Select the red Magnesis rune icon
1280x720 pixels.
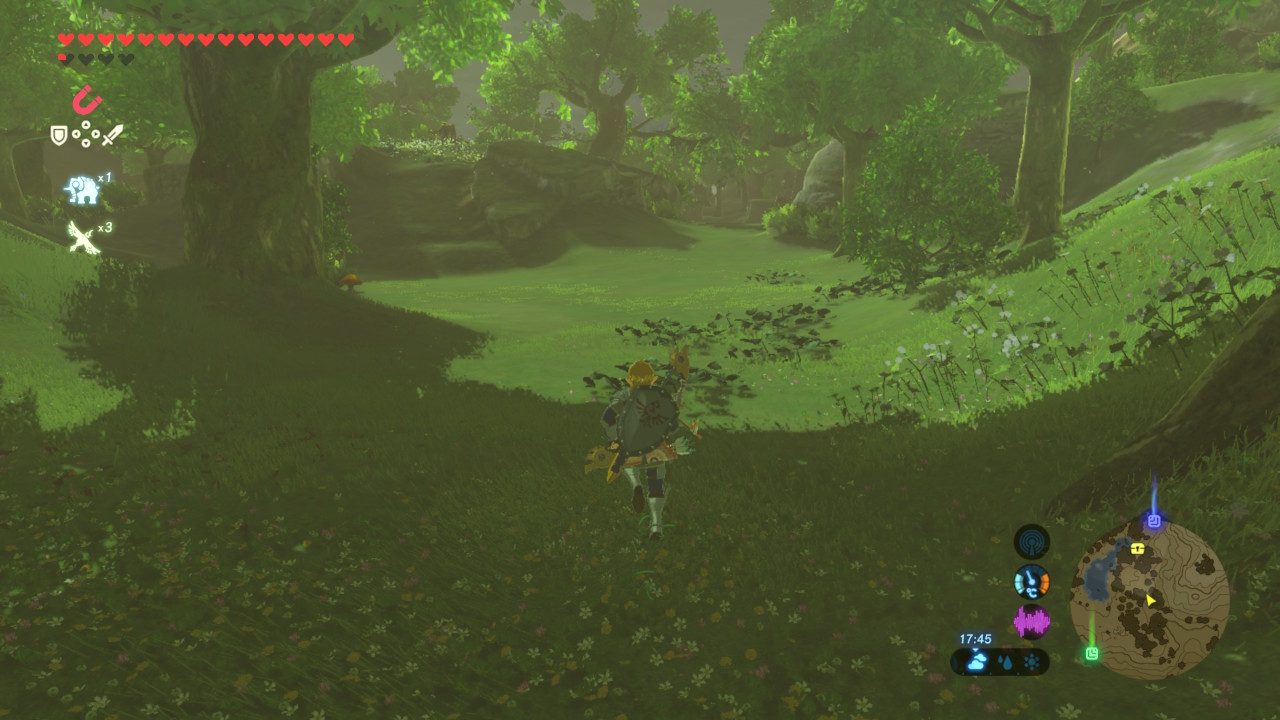[x=87, y=101]
